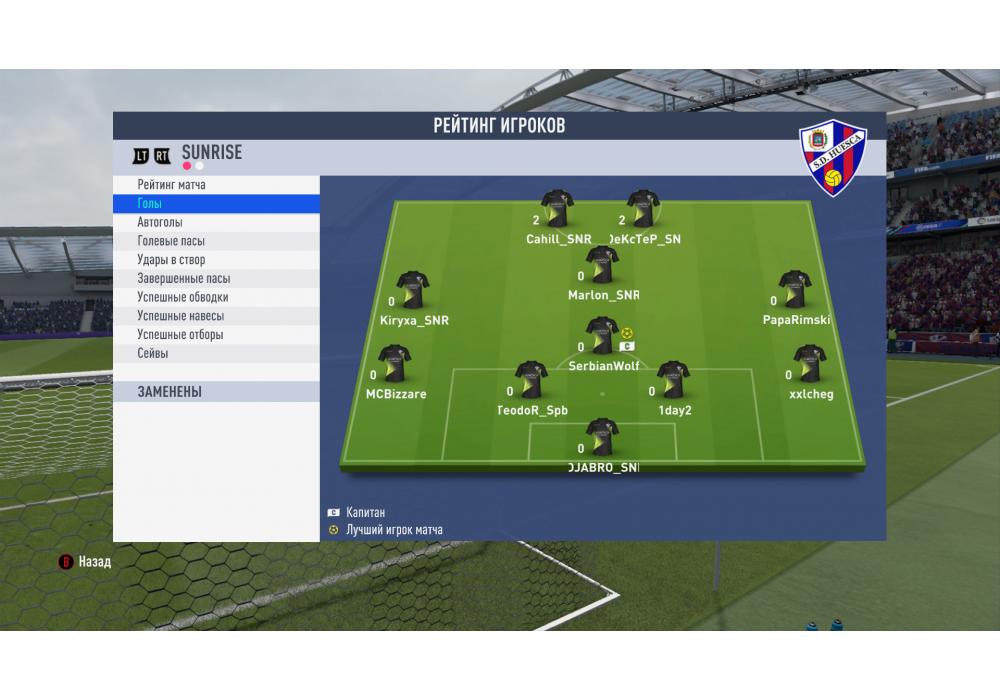Select the Рейтинг матча stat row

(172, 185)
